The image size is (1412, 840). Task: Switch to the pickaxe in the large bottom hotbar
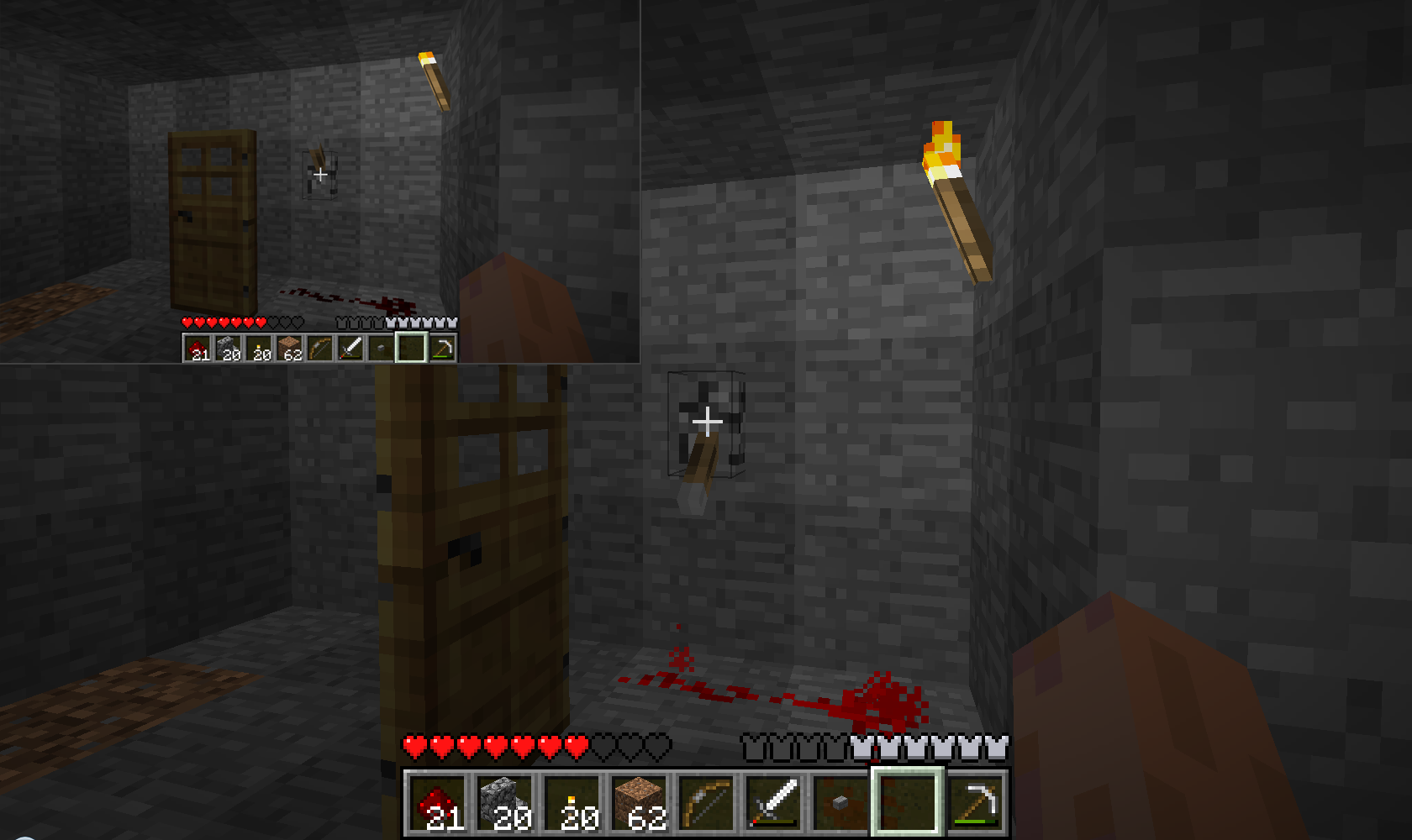(x=976, y=802)
